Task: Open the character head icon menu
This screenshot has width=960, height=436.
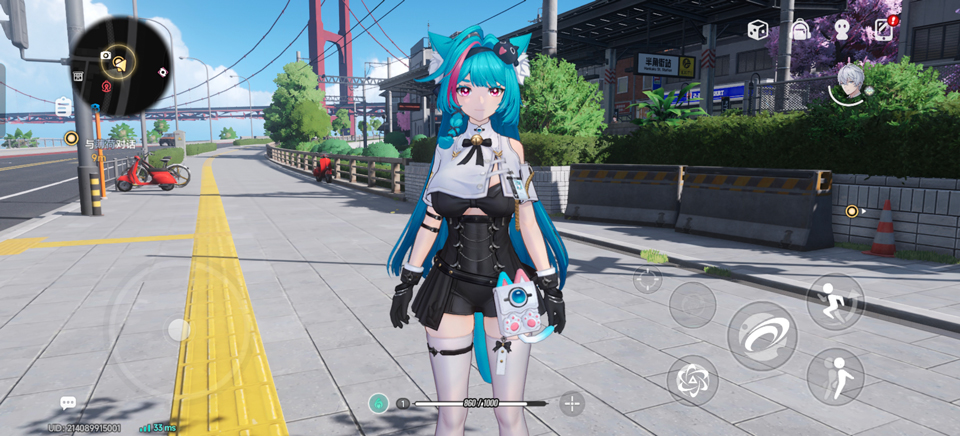Action: (x=842, y=30)
